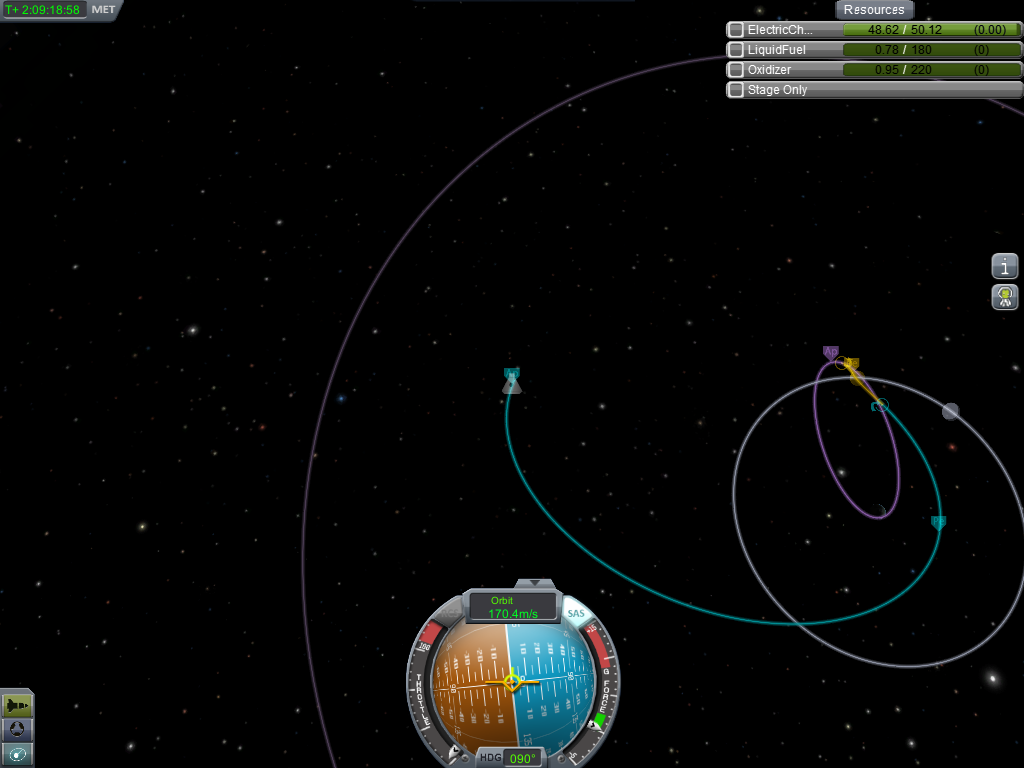Toggle the RCS indicator on the navball
This screenshot has height=768, width=1024.
coord(447,612)
